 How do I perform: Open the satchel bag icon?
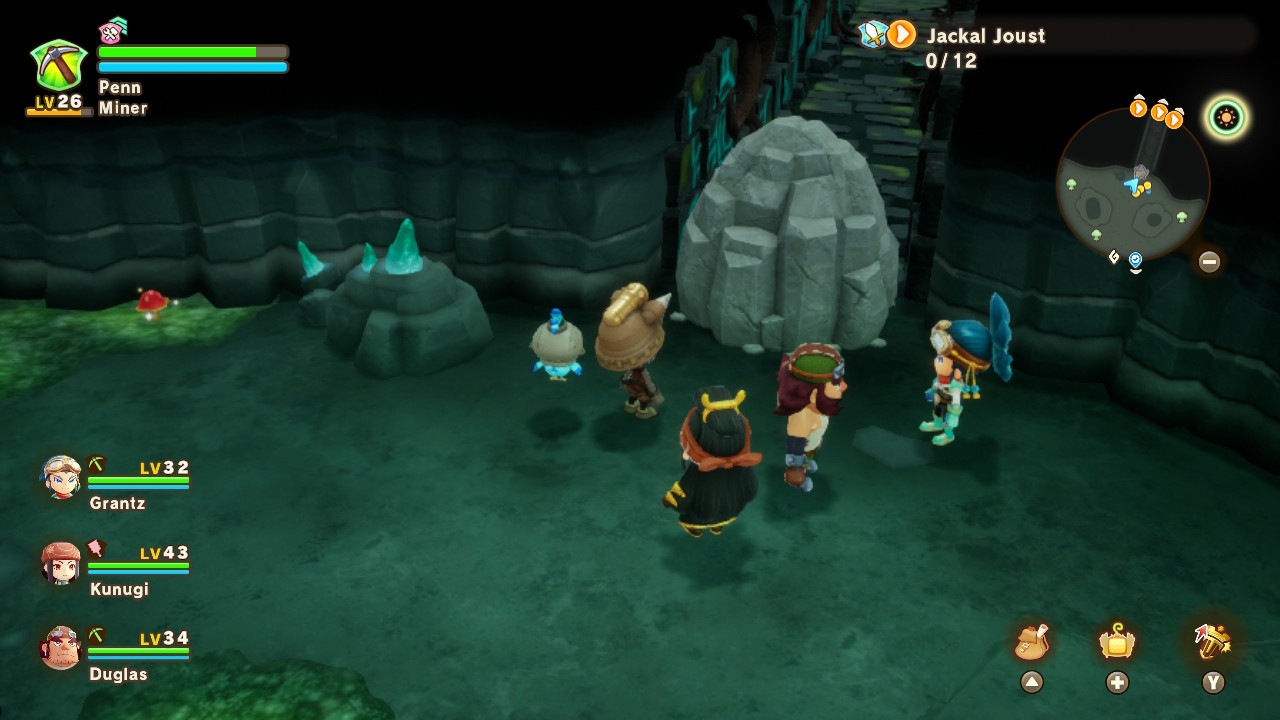(1031, 642)
